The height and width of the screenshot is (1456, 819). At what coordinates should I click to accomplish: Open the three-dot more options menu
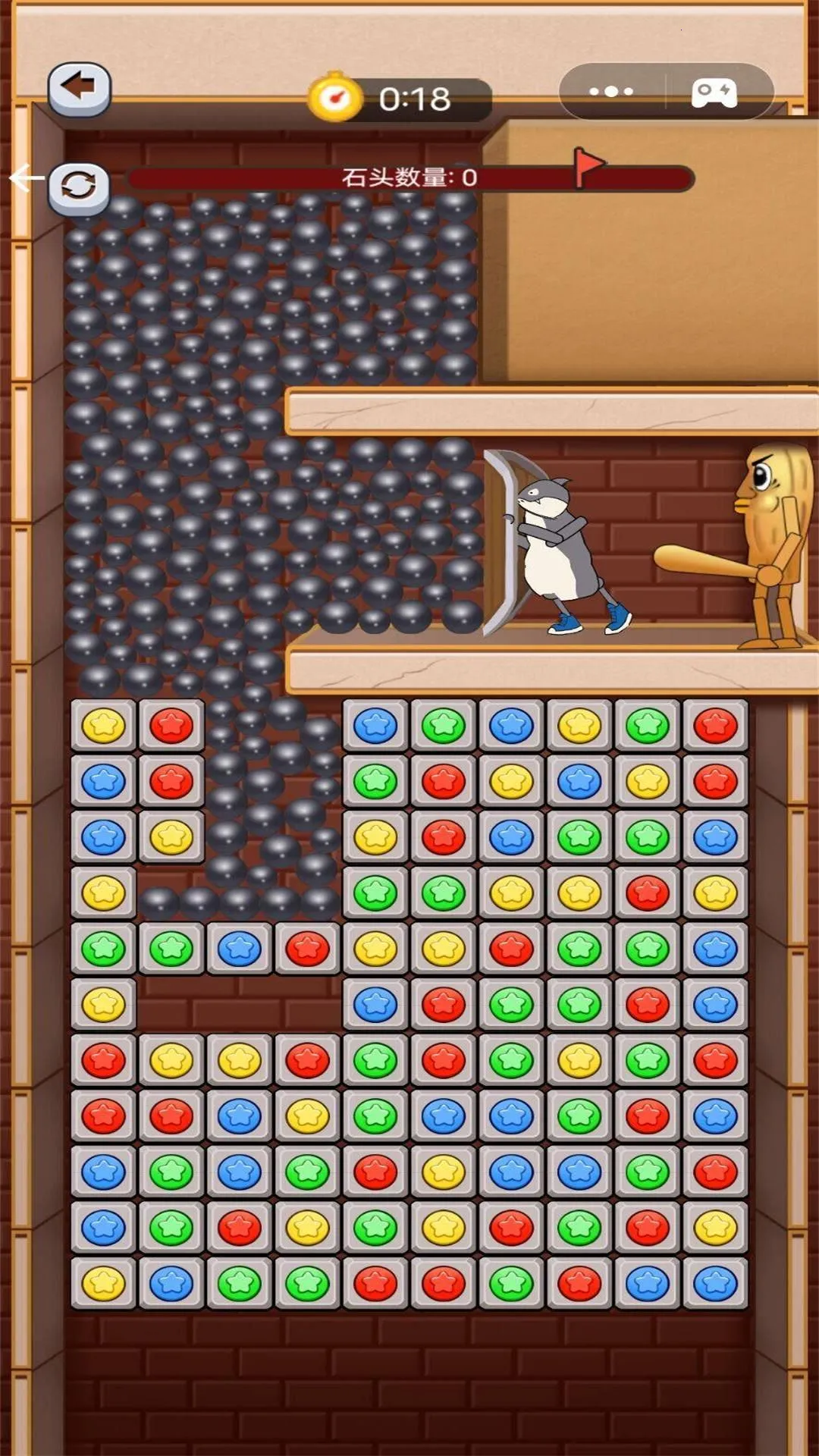(x=611, y=92)
